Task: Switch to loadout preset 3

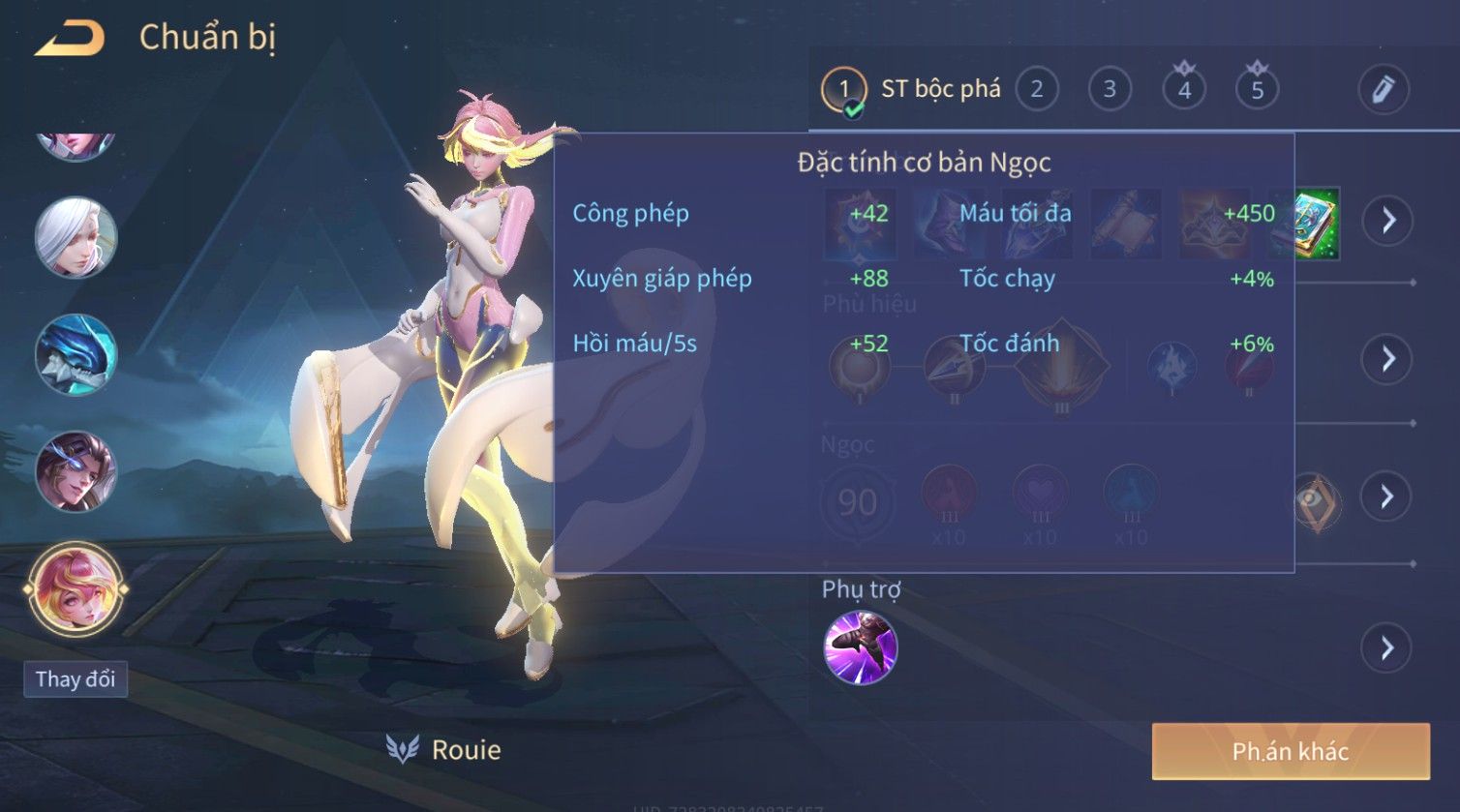Action: [1110, 90]
